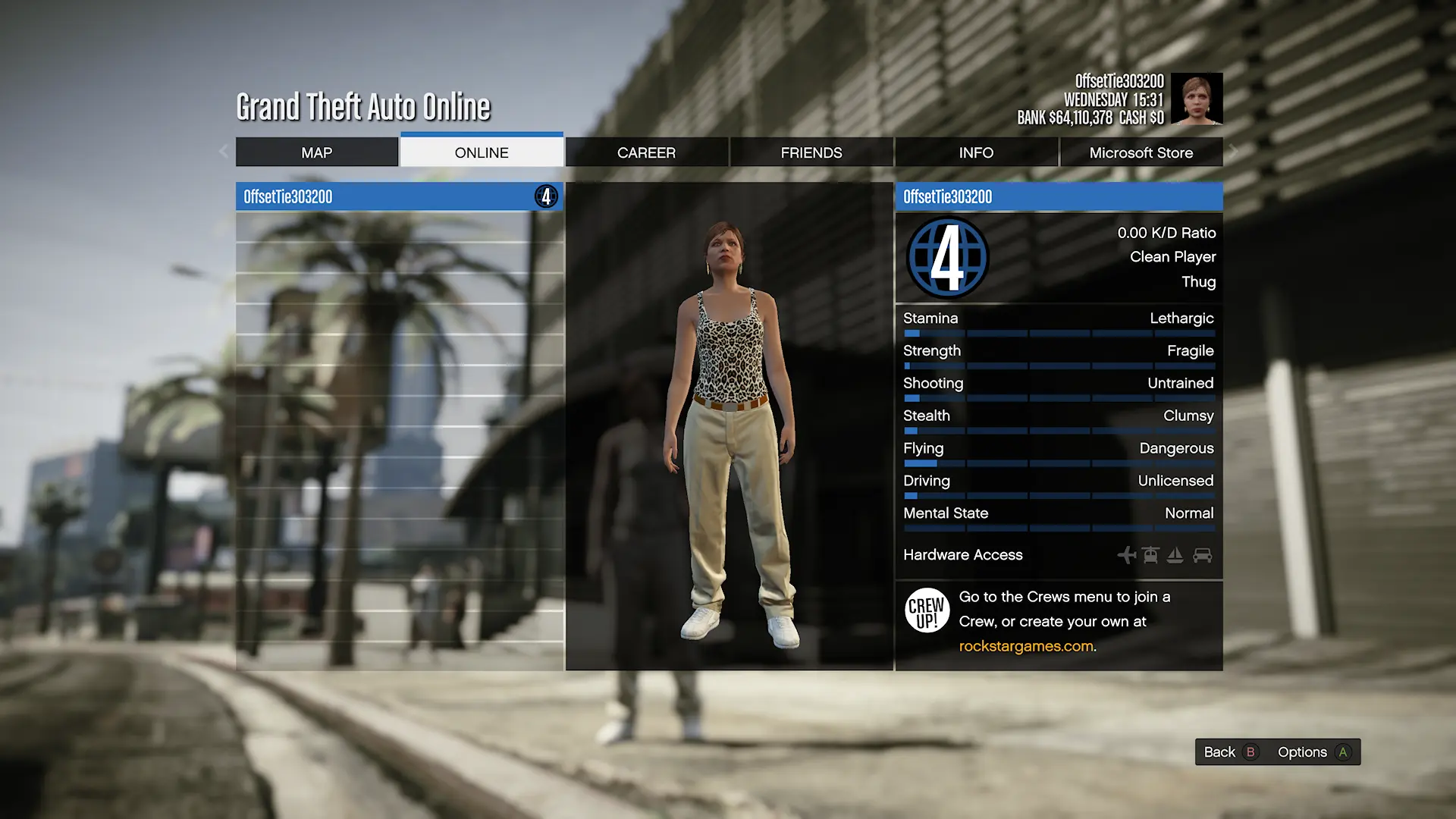This screenshot has height=819, width=1456.
Task: Select the Crew Up logo icon
Action: click(926, 610)
